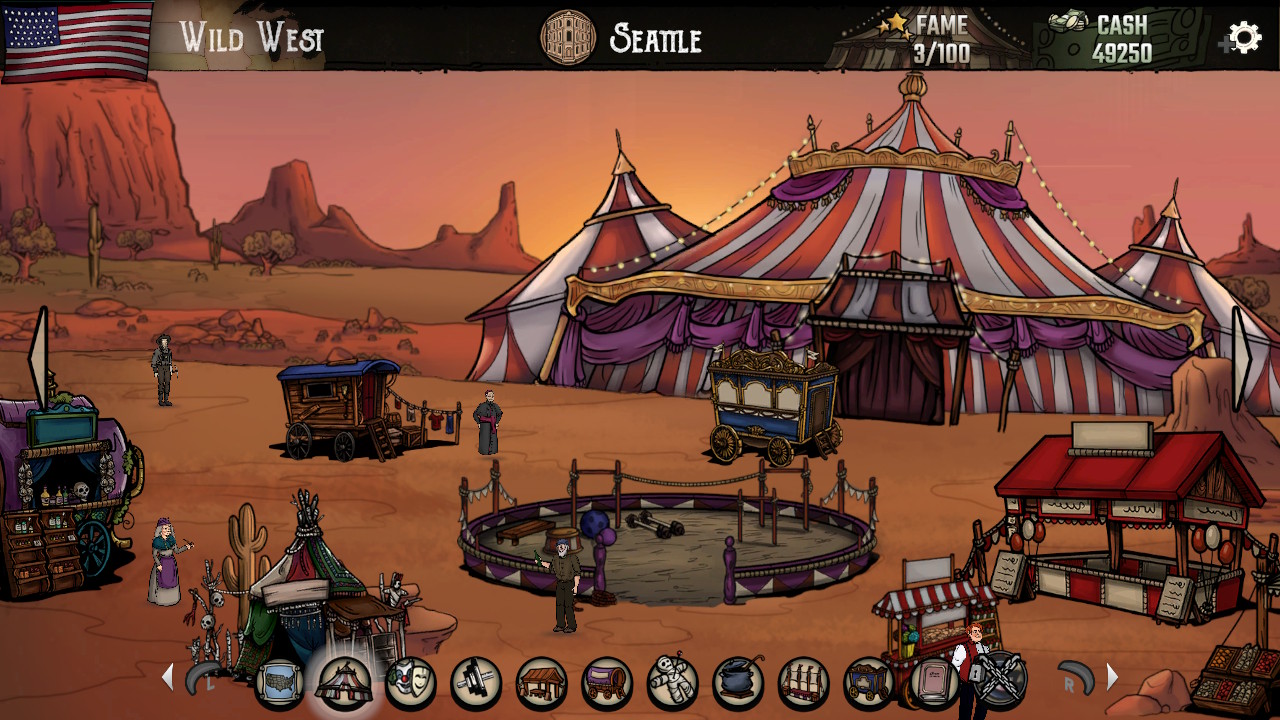
Task: Click the right arrow beside the toolbar
Action: (1113, 677)
